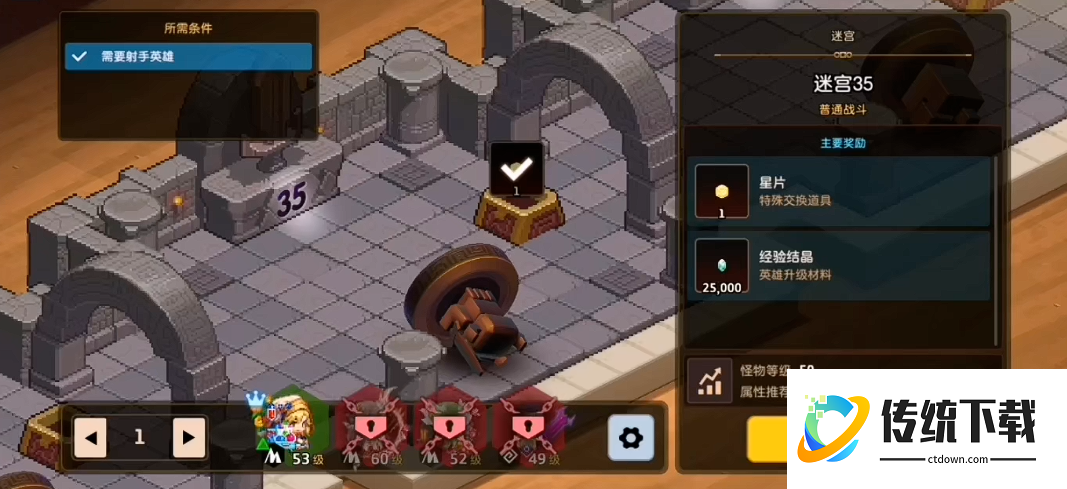Click the yellow start battle button
1067x489 pixels.
[x=767, y=438]
